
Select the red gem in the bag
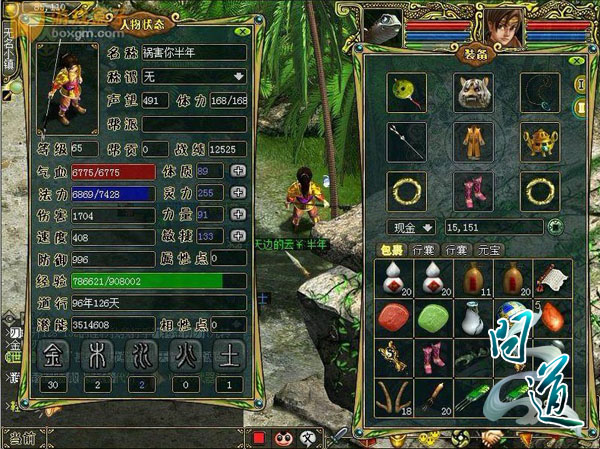[x=394, y=319]
